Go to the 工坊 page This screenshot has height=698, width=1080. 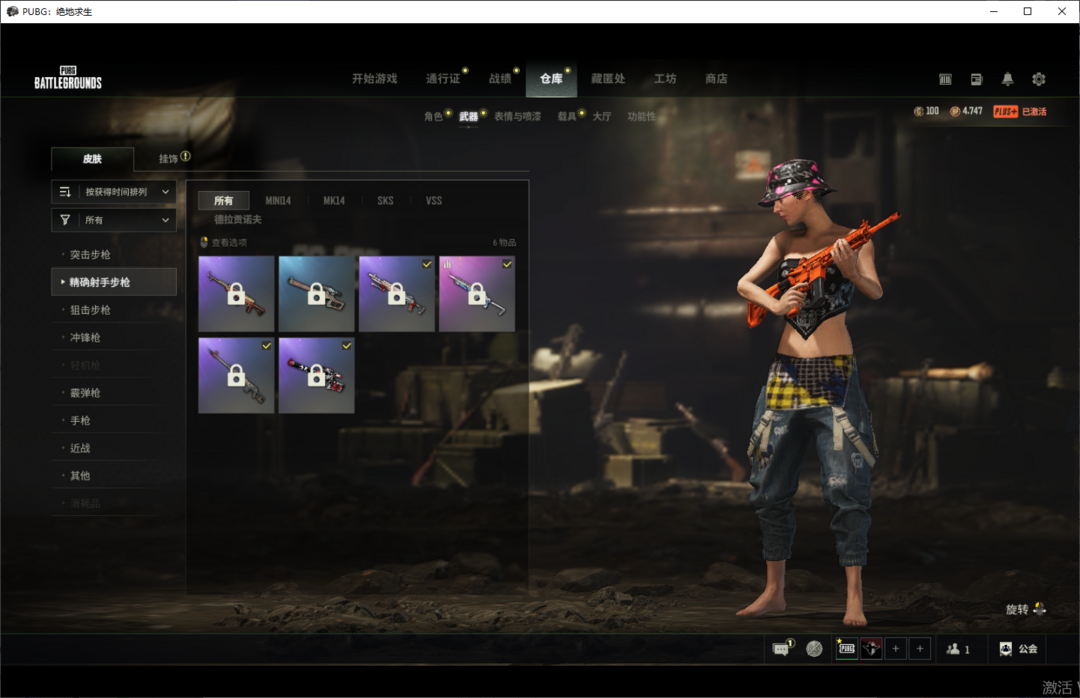[x=665, y=79]
